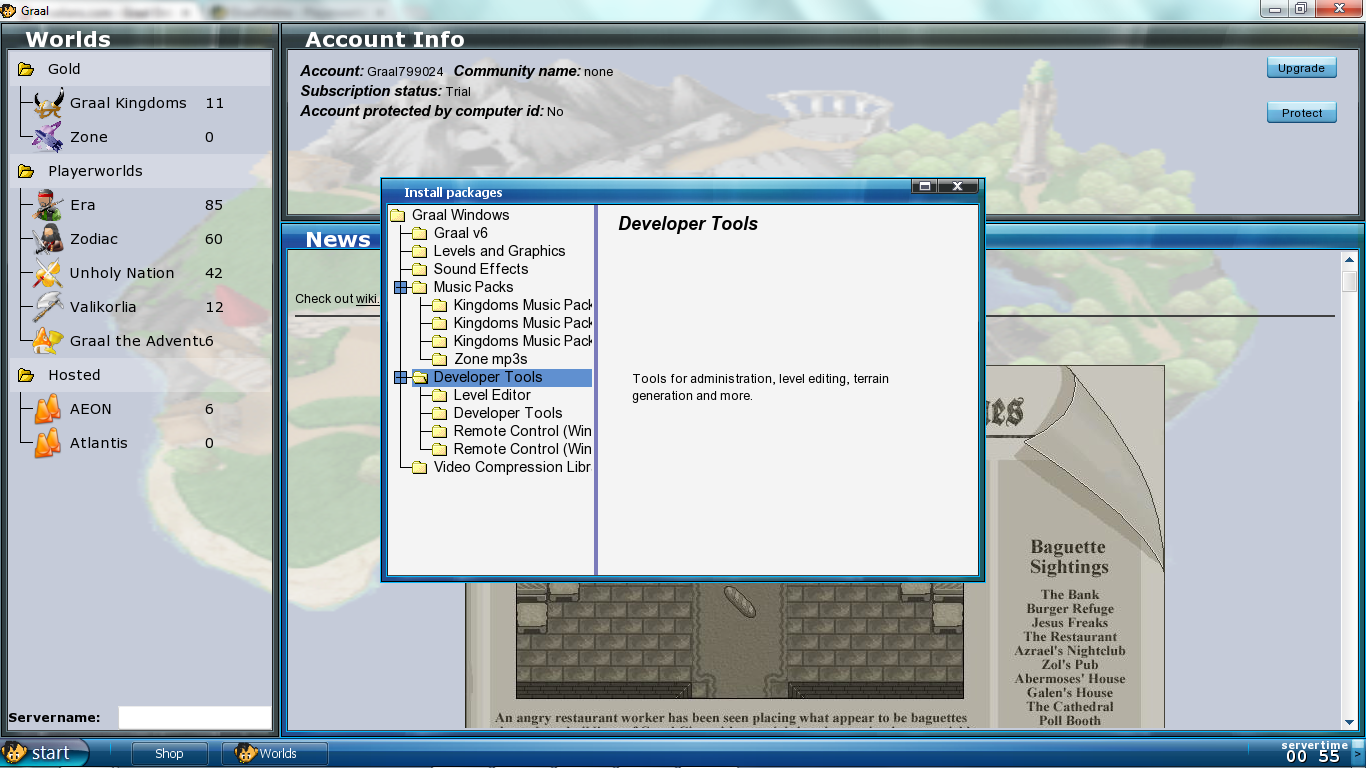This screenshot has height=768, width=1366.
Task: Close the Install packages window
Action: coord(957,186)
